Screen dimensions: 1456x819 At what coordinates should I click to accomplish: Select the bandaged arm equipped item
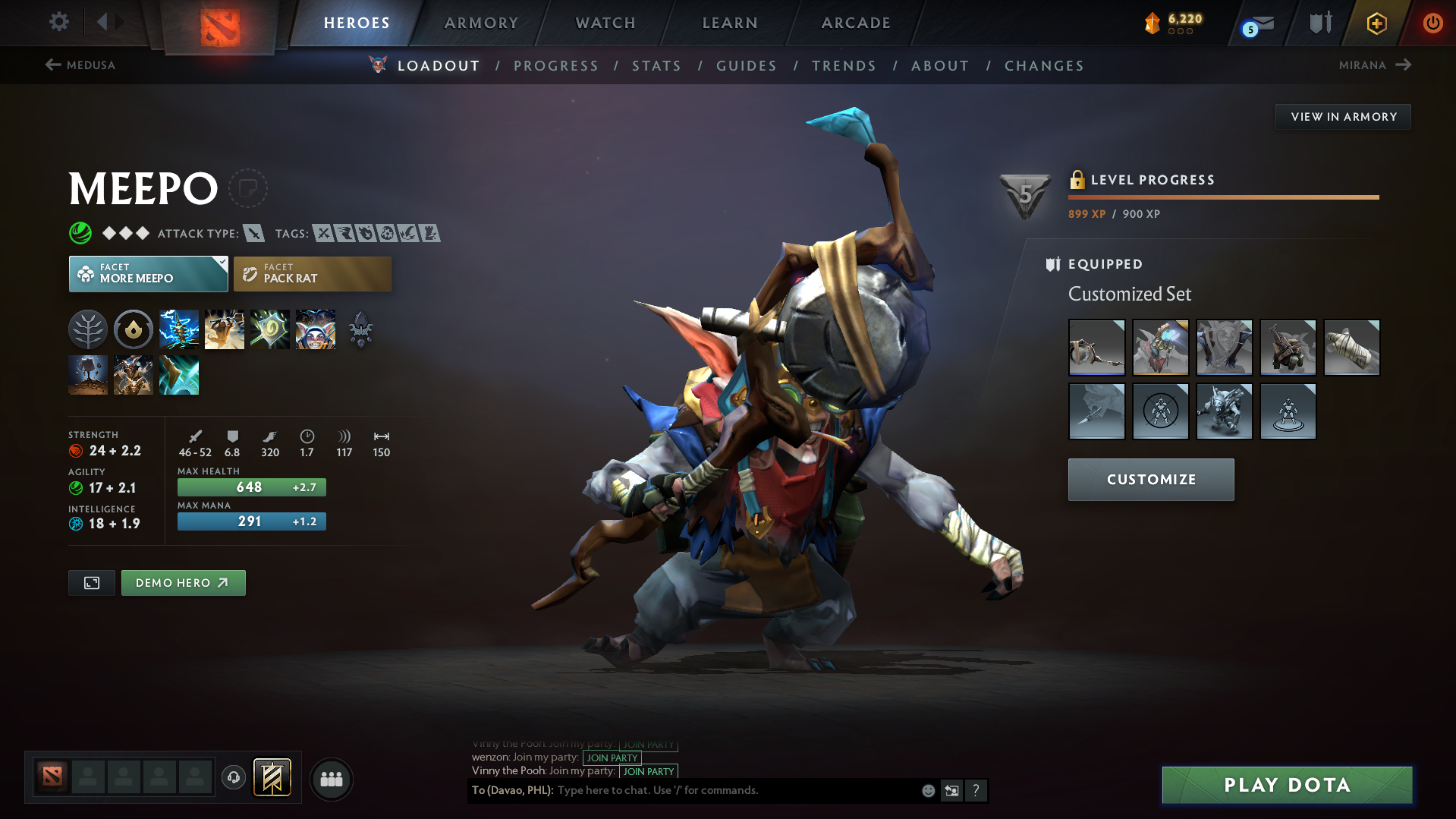click(x=1351, y=348)
